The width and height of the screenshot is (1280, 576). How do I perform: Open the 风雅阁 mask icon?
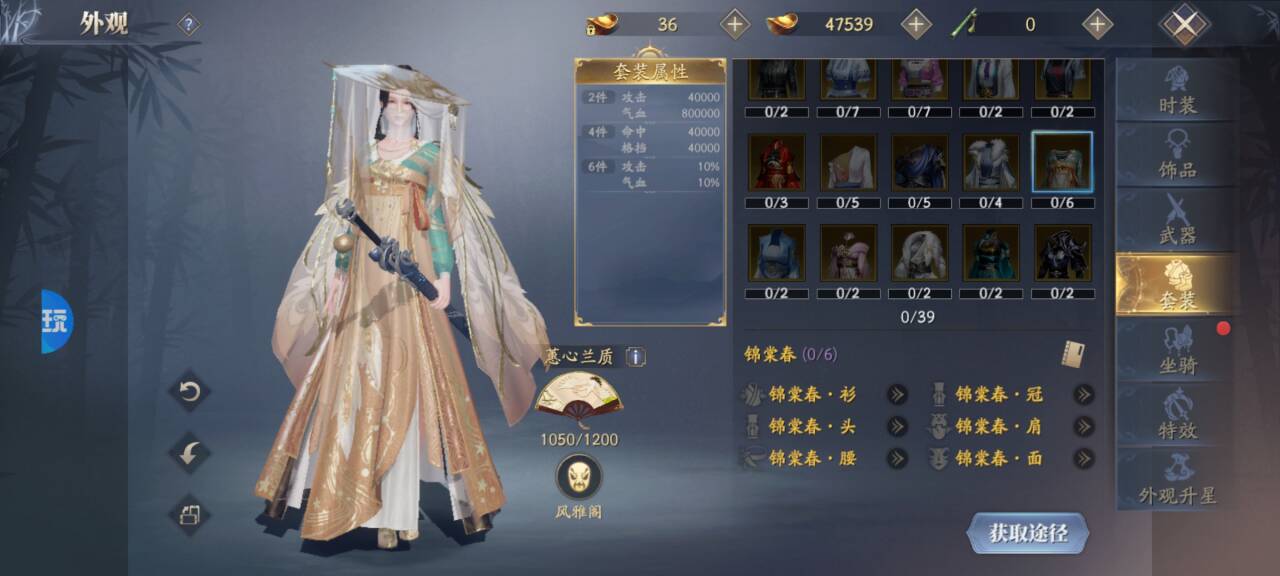(x=579, y=477)
